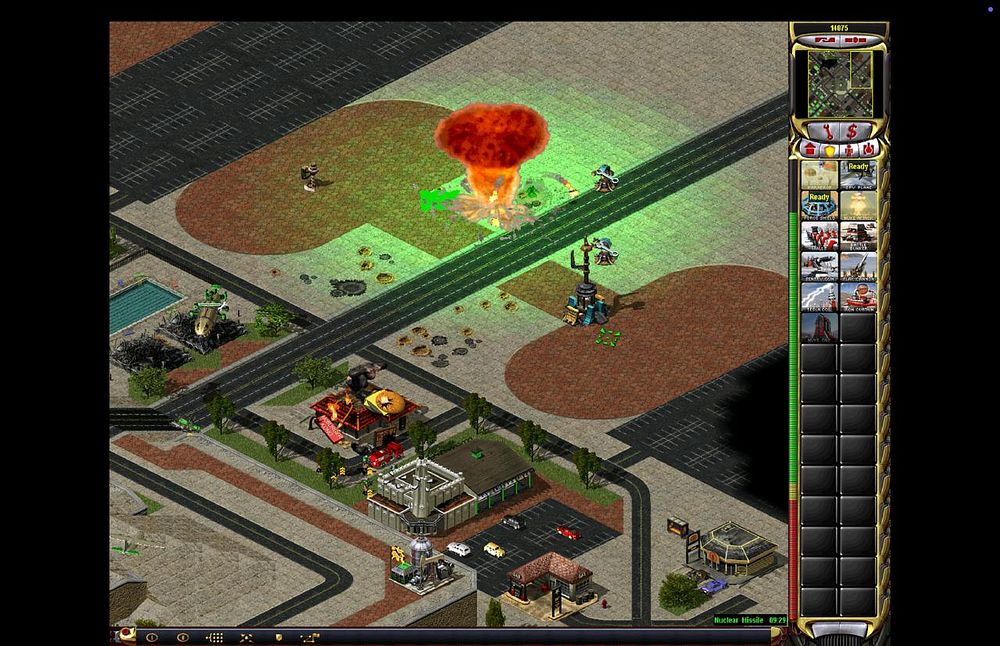Select the Nuke Missile superweapon icon
The image size is (1000, 646).
859,205
